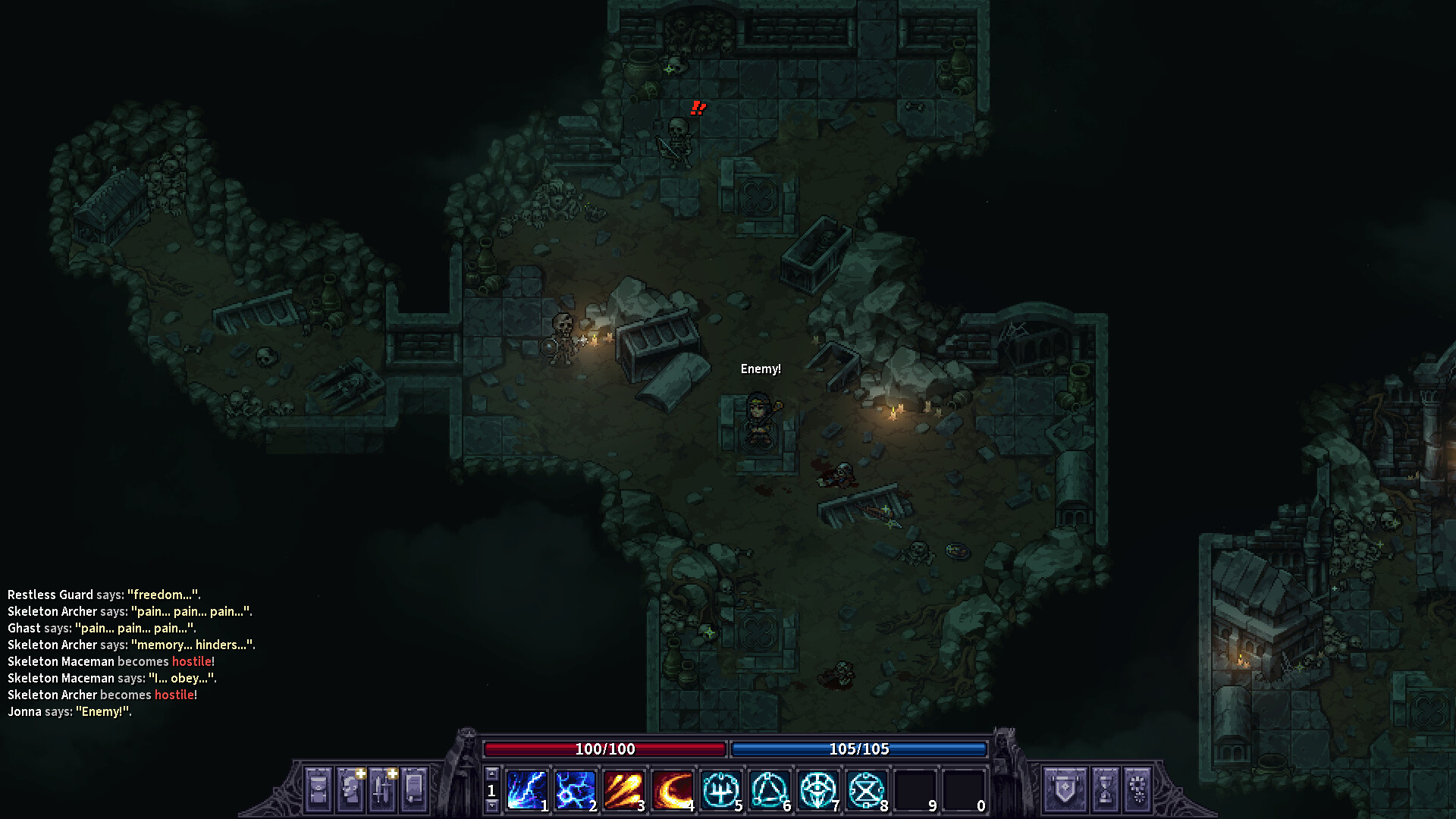Toggle wait mode with the hourglass icon
The image size is (1456, 819).
[x=1108, y=789]
